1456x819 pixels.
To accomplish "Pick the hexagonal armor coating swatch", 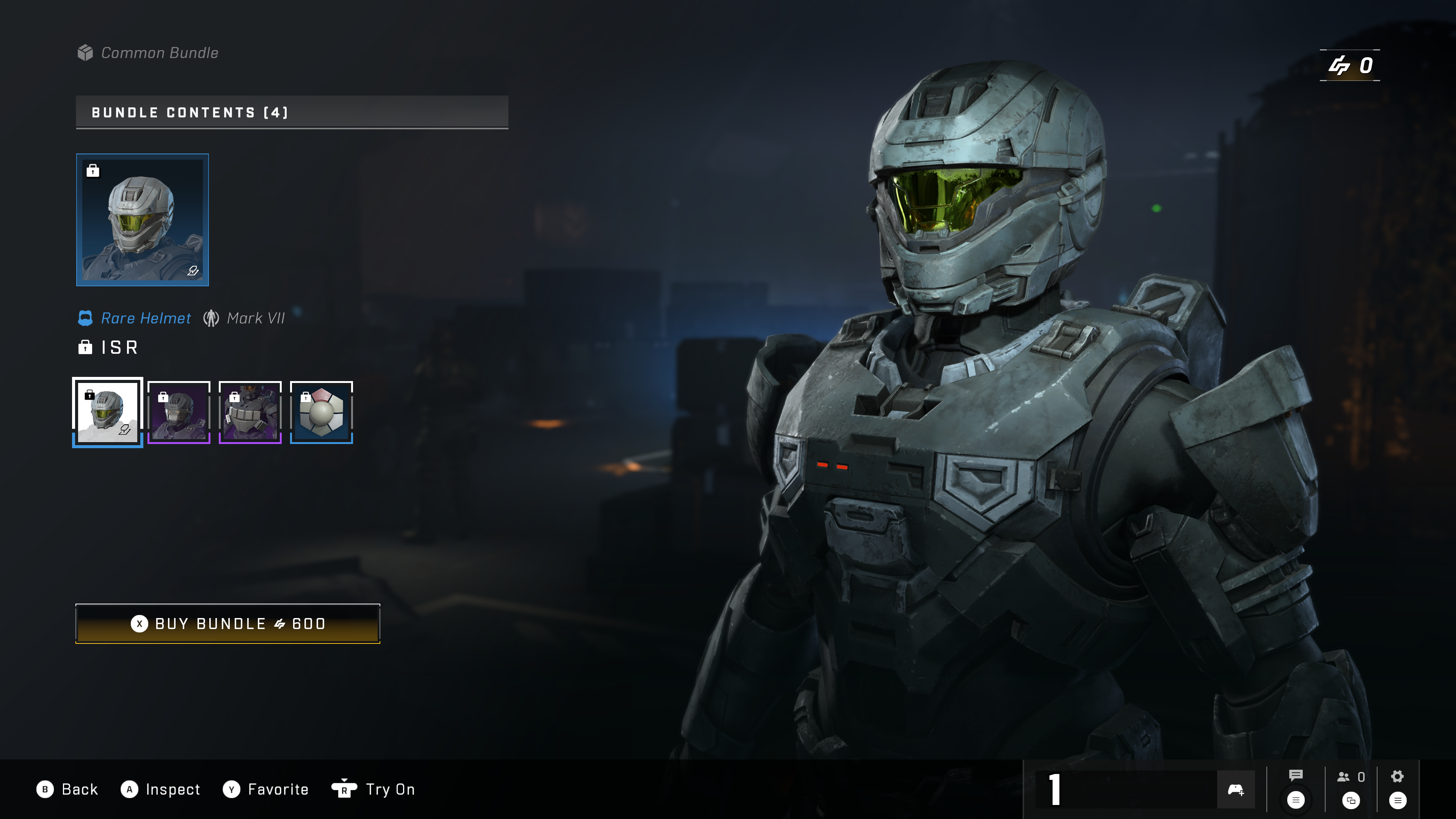I will [x=321, y=412].
